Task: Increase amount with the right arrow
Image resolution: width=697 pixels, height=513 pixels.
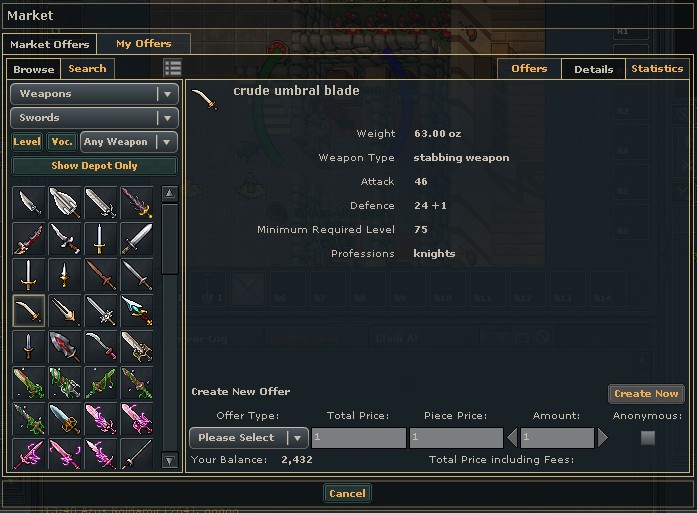Action: [x=603, y=438]
